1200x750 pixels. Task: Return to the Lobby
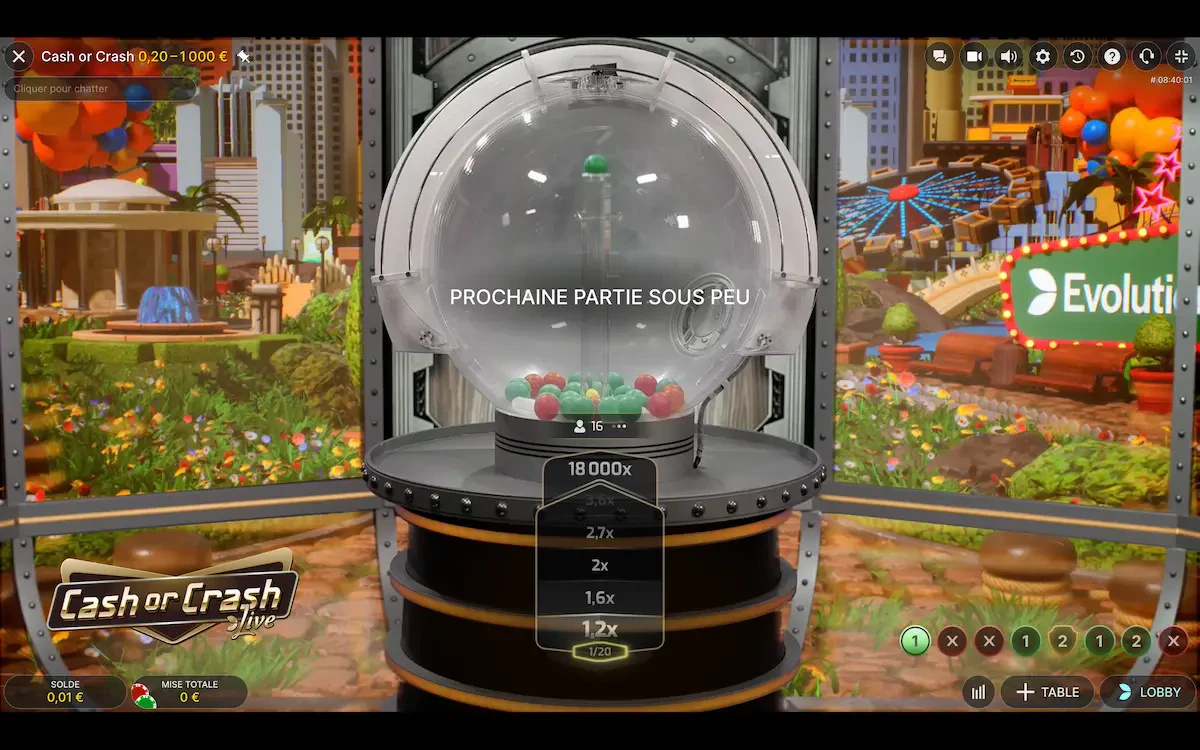click(1148, 692)
